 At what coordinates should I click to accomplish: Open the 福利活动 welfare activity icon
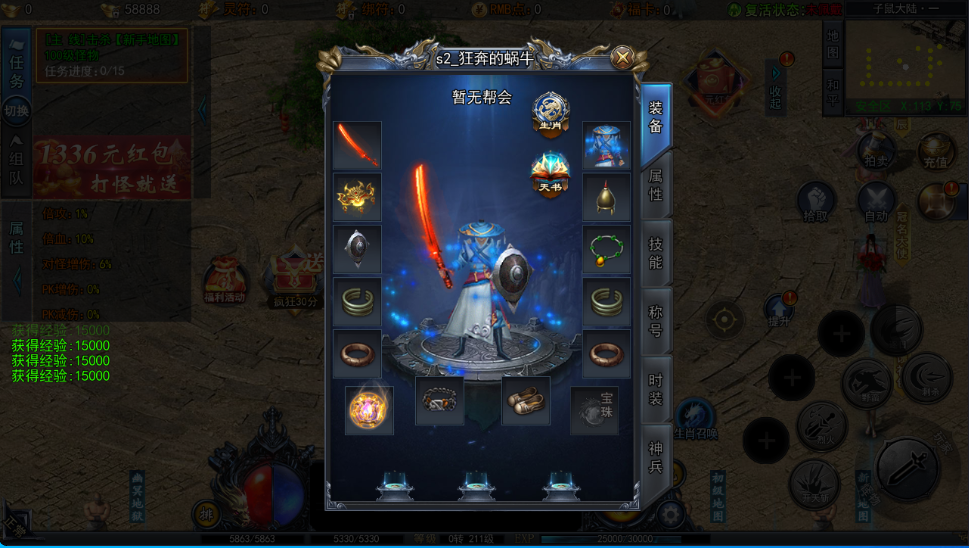224,283
